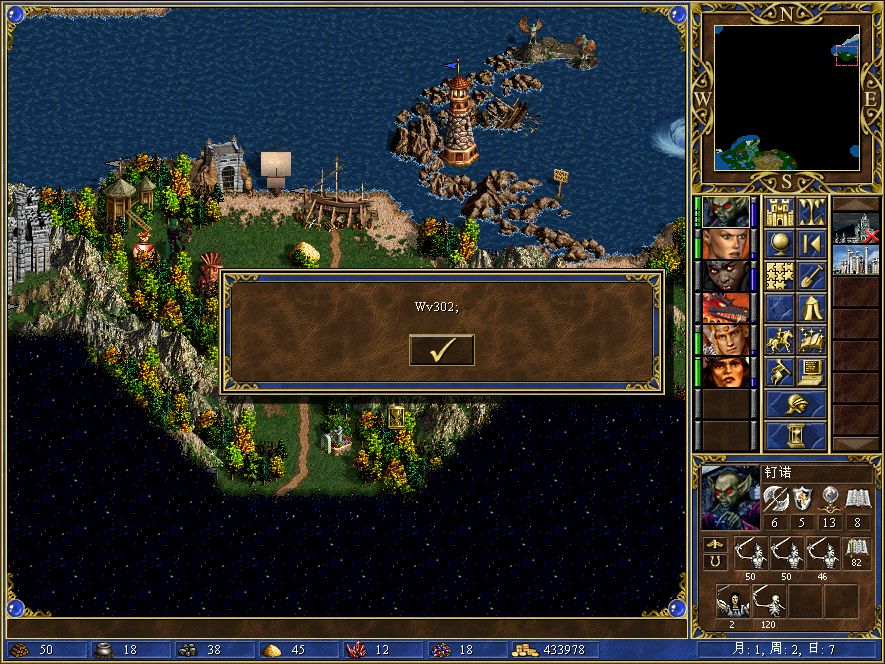Select the bald pale hero portrait
Screen dimensions: 885x664
point(727,244)
